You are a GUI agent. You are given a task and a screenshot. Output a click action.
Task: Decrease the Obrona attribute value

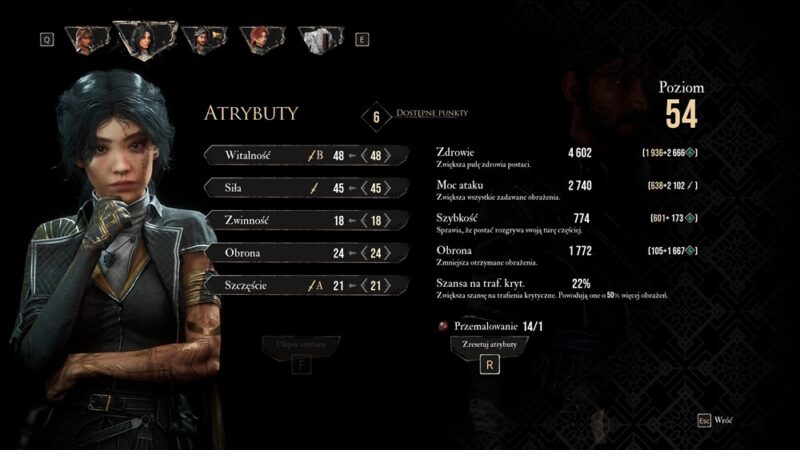tap(361, 253)
